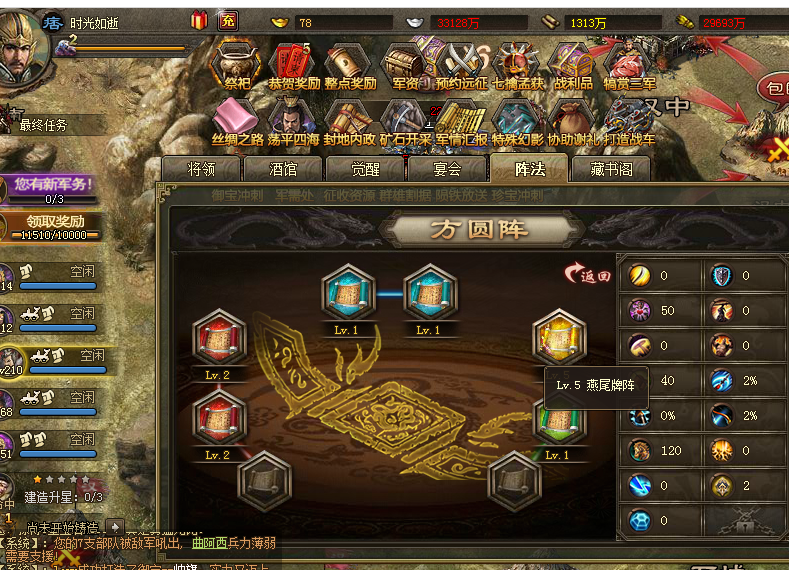Open the 您有新军务 notification
This screenshot has height=570, width=789.
coord(56,187)
